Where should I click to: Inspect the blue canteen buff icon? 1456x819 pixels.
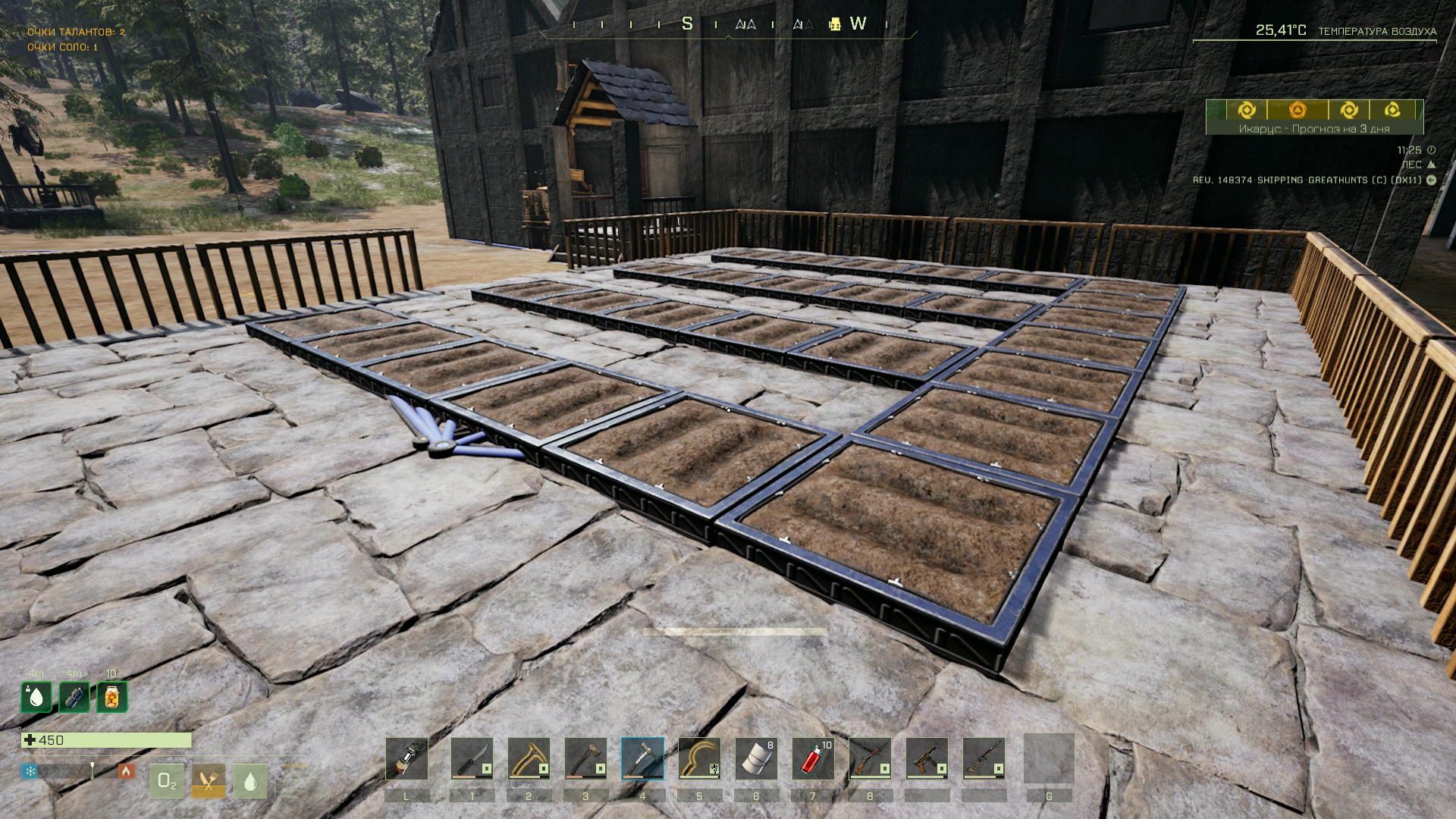74,698
